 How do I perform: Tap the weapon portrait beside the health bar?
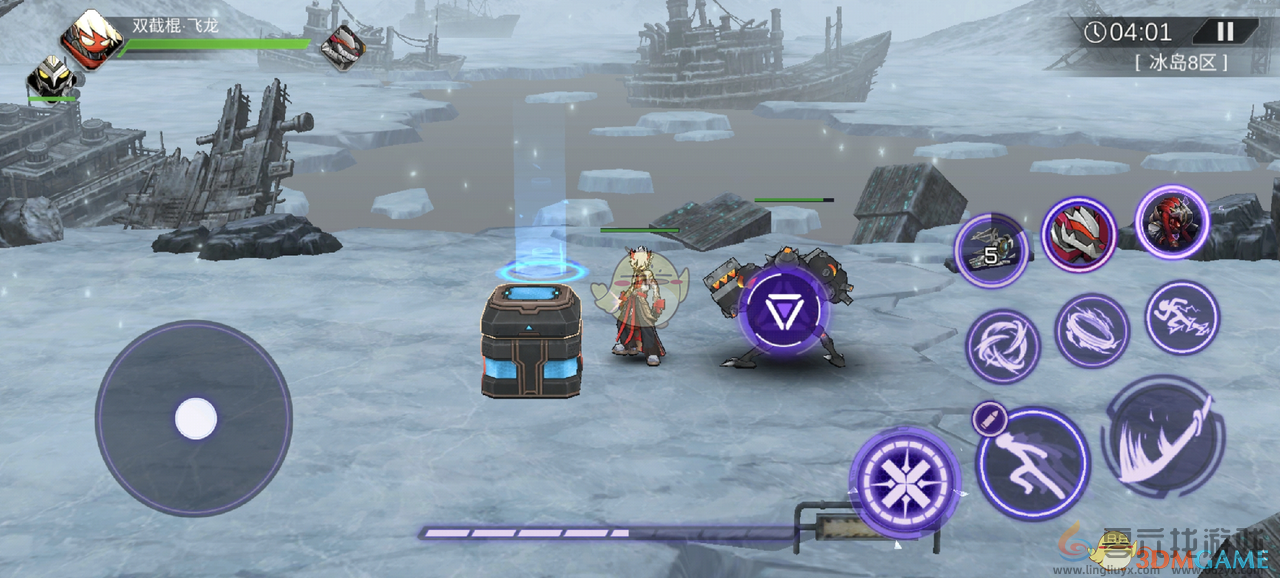click(x=342, y=46)
